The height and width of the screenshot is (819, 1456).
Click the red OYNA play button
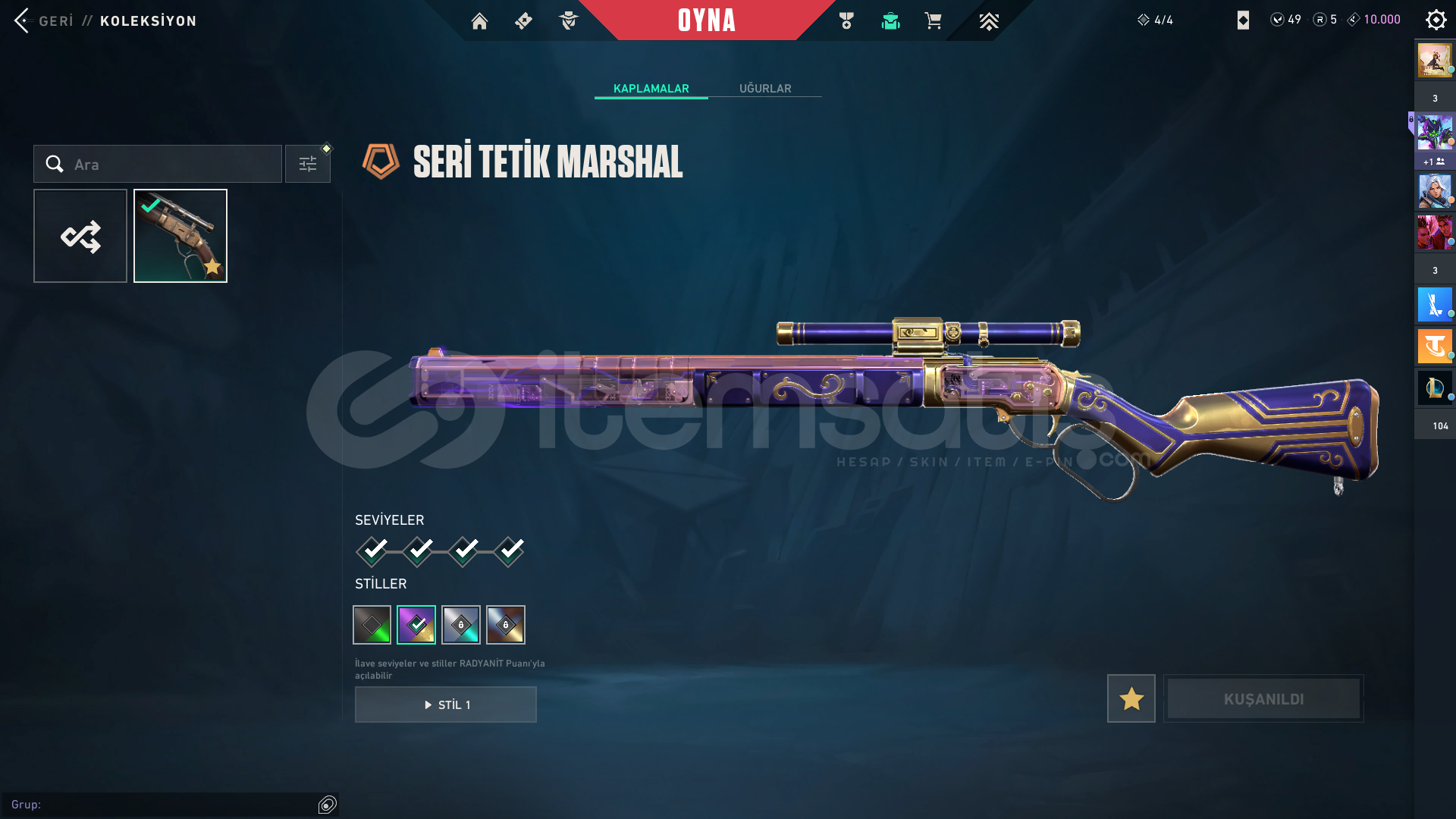706,20
